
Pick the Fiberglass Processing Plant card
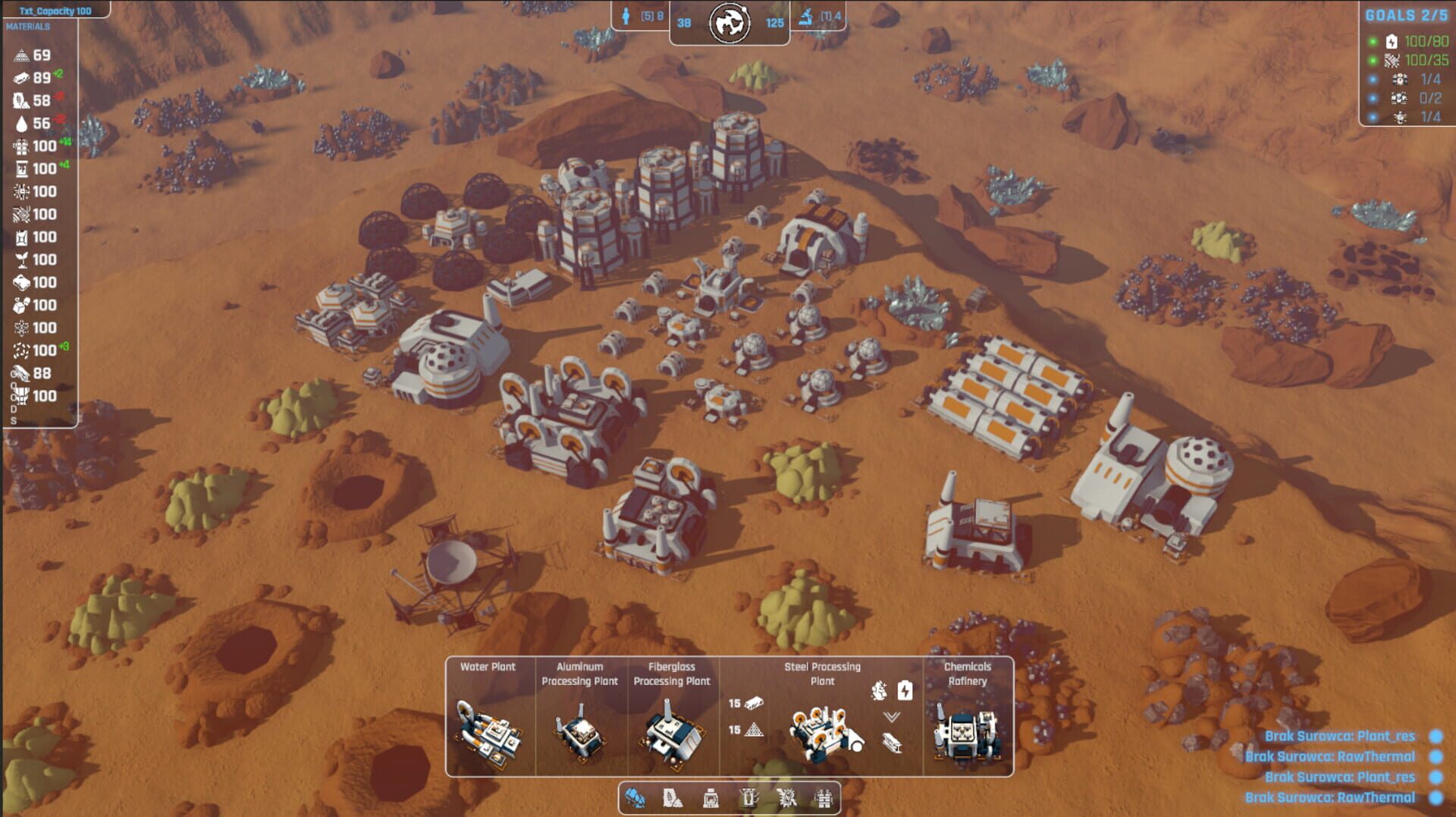point(672,717)
